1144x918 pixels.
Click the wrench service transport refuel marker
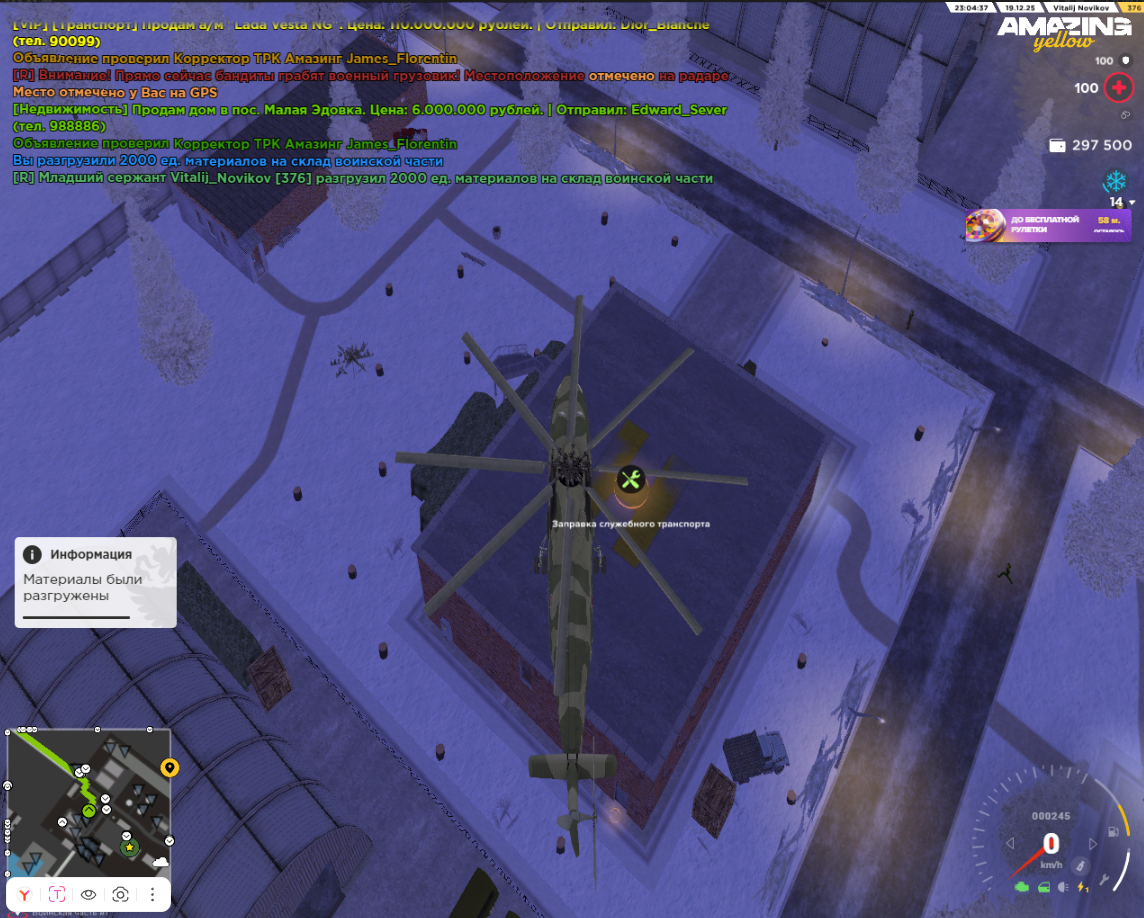(630, 479)
